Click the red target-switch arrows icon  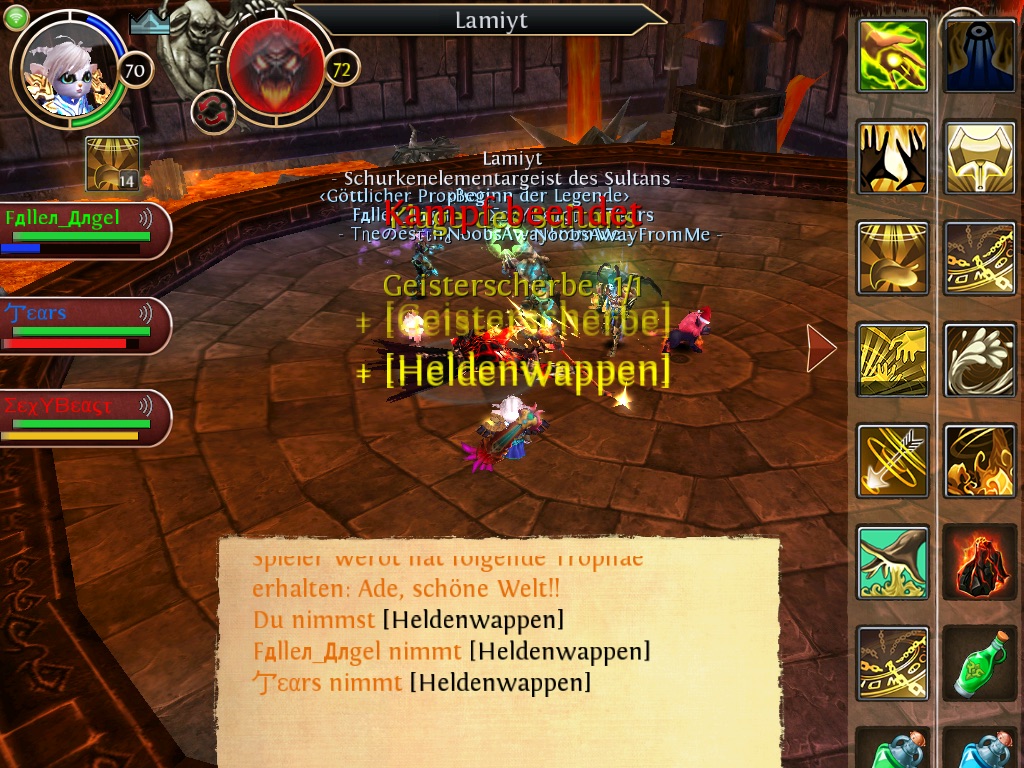(x=212, y=110)
